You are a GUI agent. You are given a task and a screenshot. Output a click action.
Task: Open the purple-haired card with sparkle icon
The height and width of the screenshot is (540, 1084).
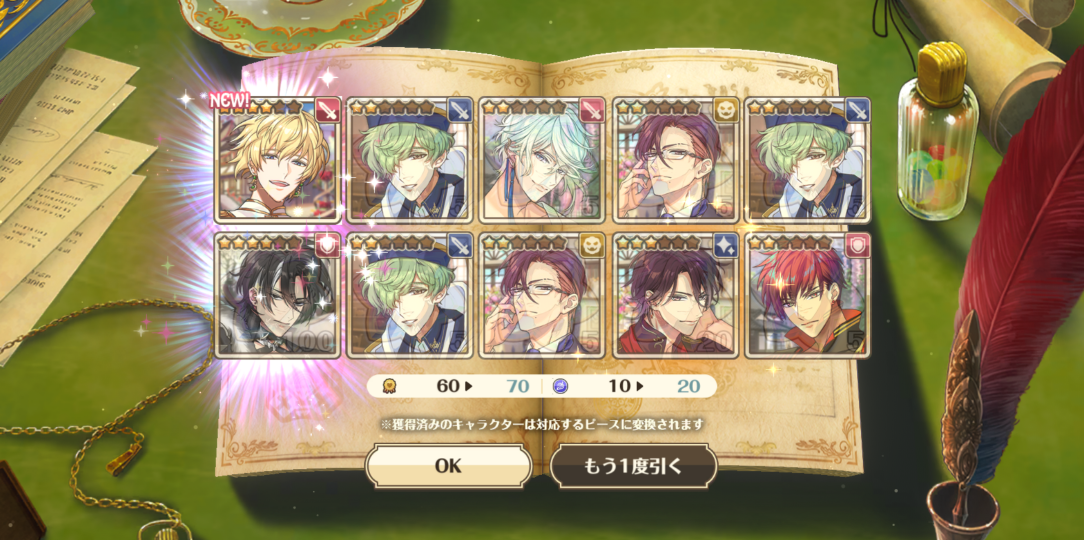(676, 296)
